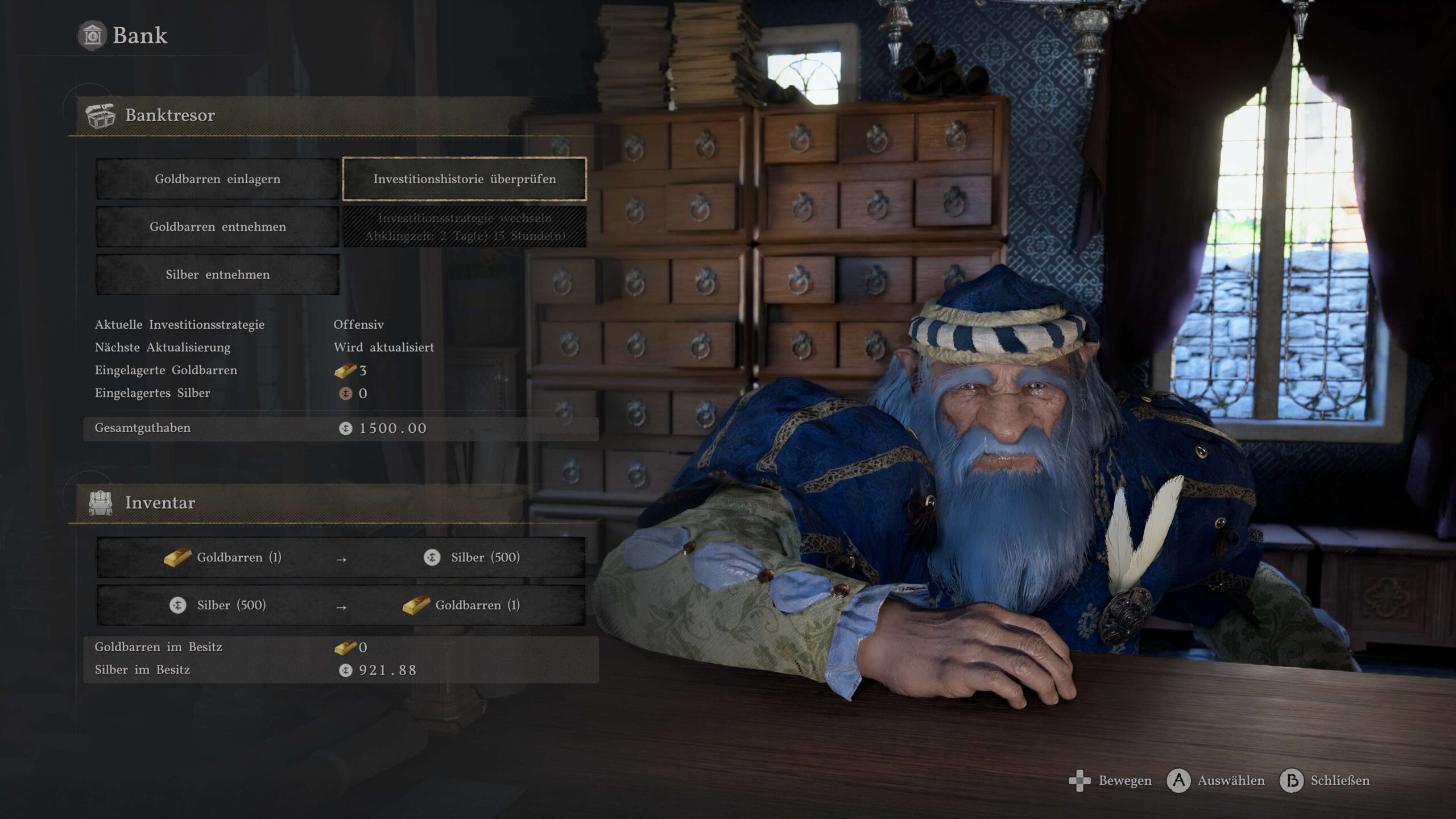
Task: Exchange one Goldbarren for 500 Silber
Action: pos(341,557)
